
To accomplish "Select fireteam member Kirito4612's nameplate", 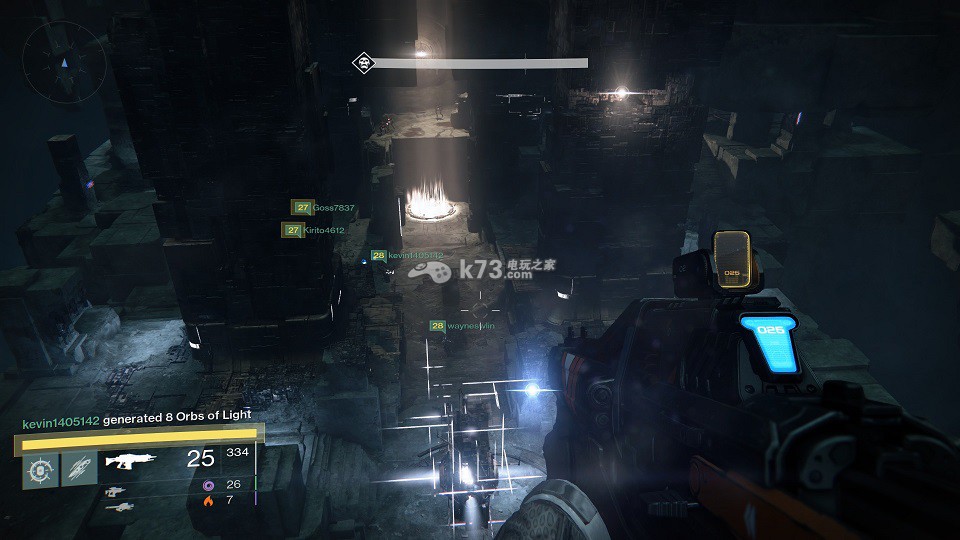I will click(313, 230).
